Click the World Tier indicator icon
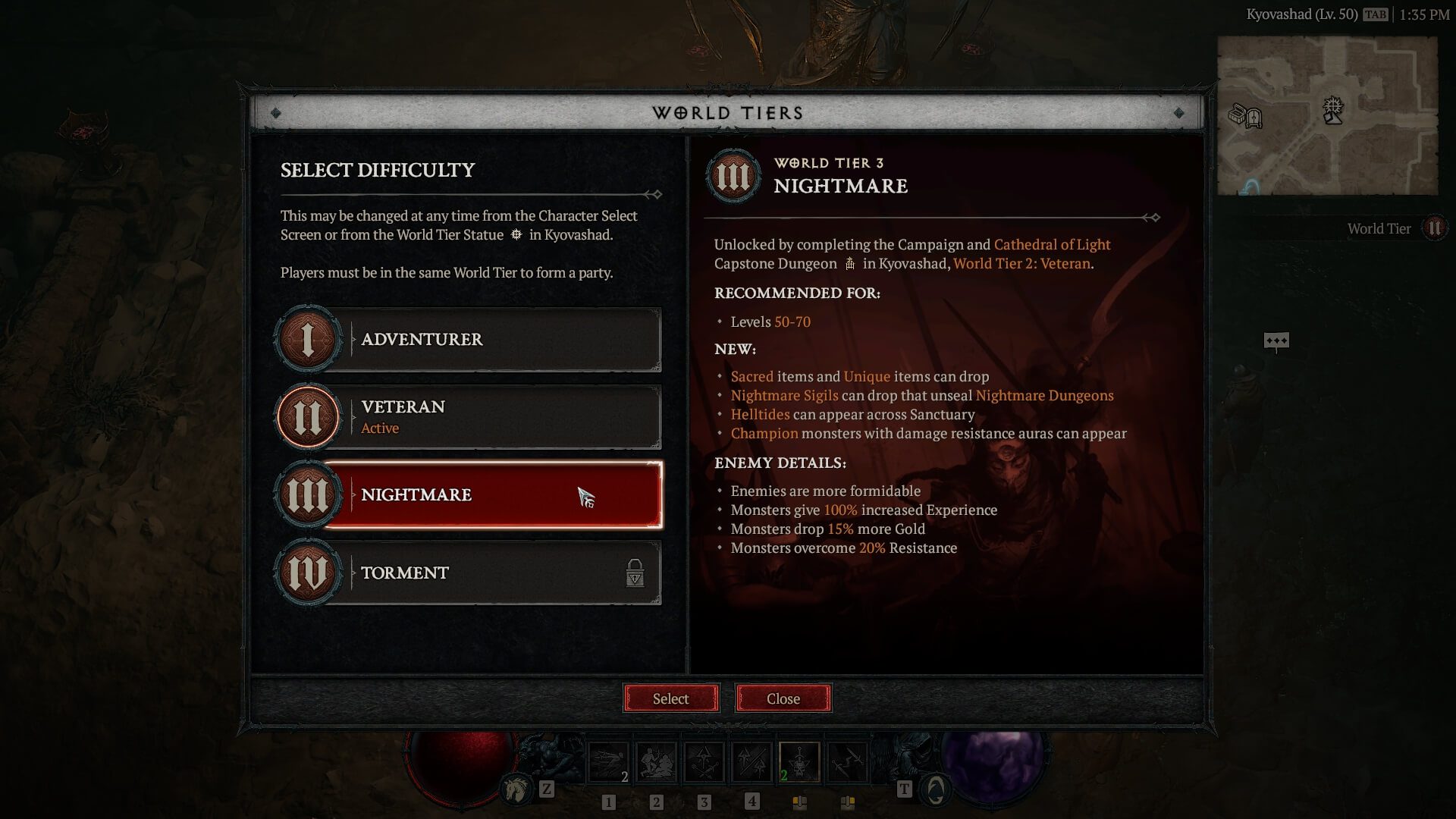This screenshot has height=819, width=1456. click(1434, 228)
